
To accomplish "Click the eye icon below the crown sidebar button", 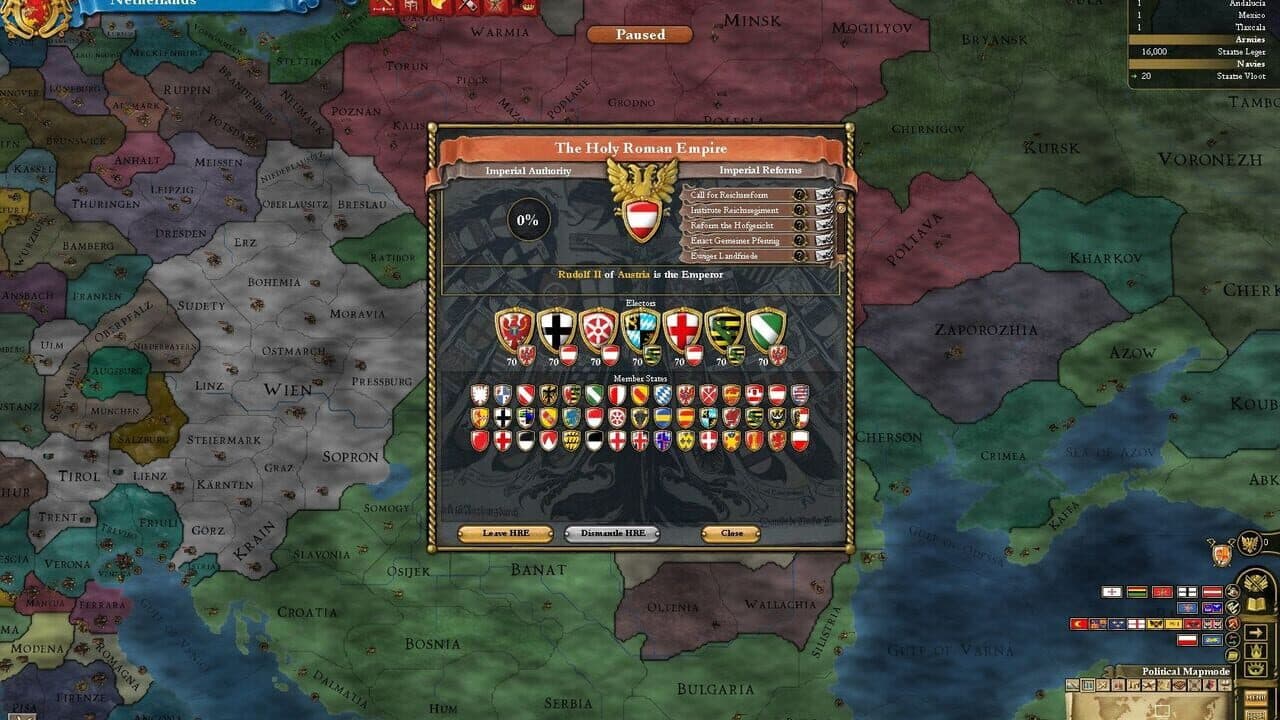I will (1255, 668).
